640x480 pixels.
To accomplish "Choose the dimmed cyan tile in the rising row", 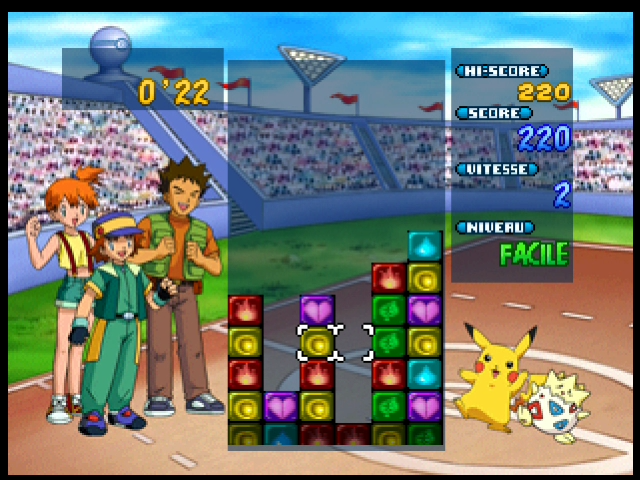I will pyautogui.click(x=281, y=436).
